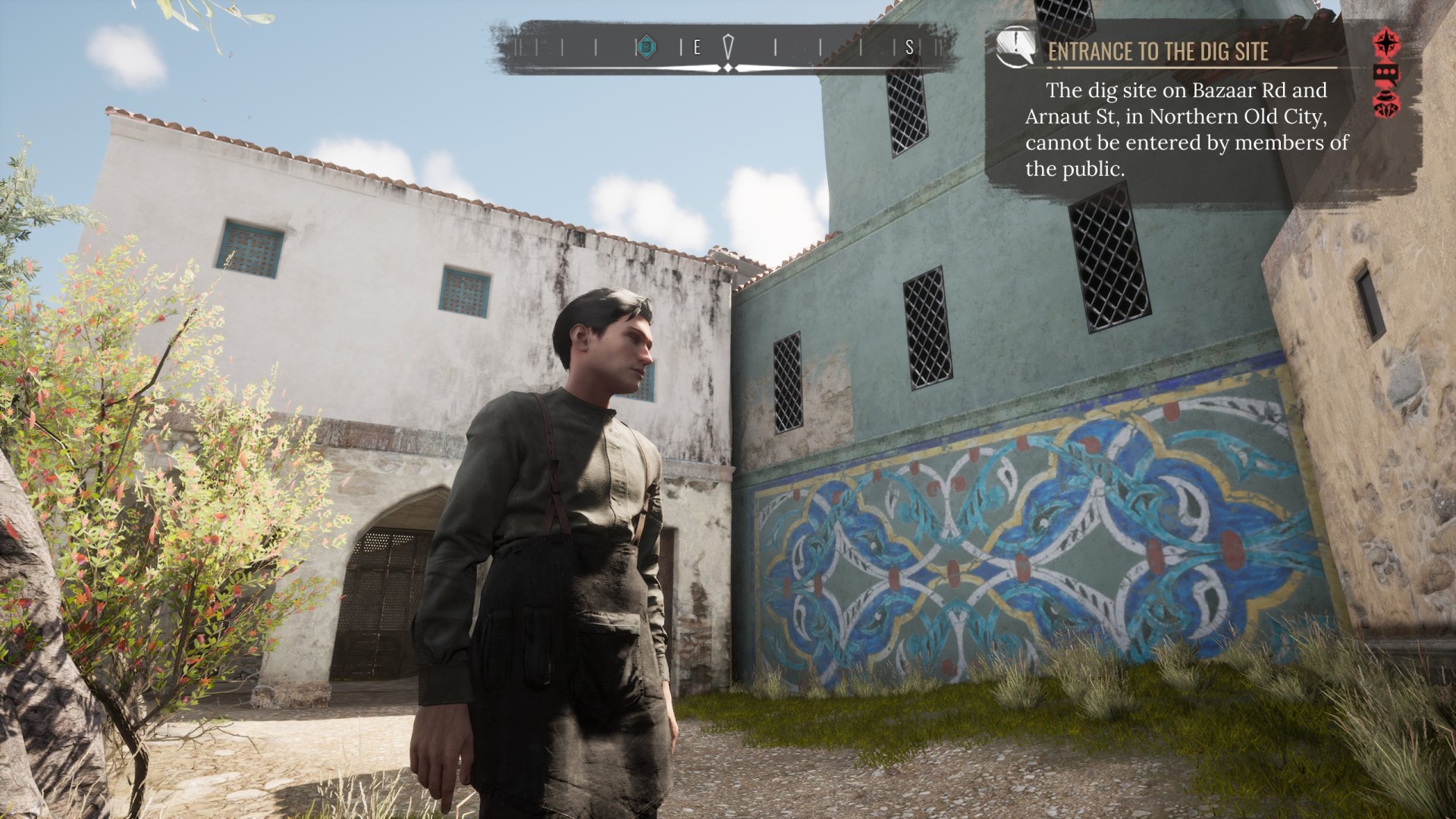Click the red compass star icon
1456x819 pixels.
click(1386, 42)
